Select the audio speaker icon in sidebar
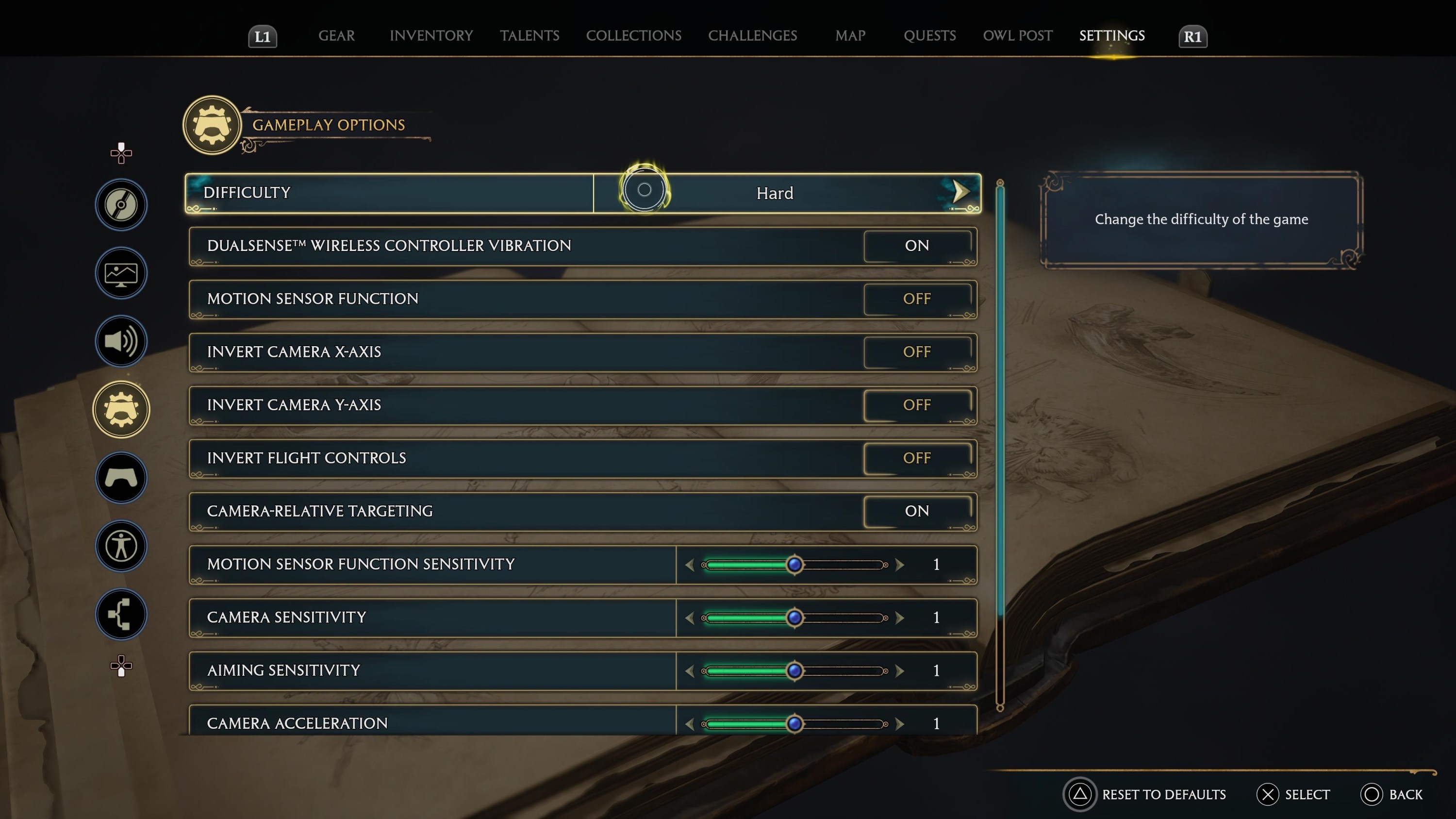This screenshot has height=819, width=1456. pyautogui.click(x=121, y=341)
